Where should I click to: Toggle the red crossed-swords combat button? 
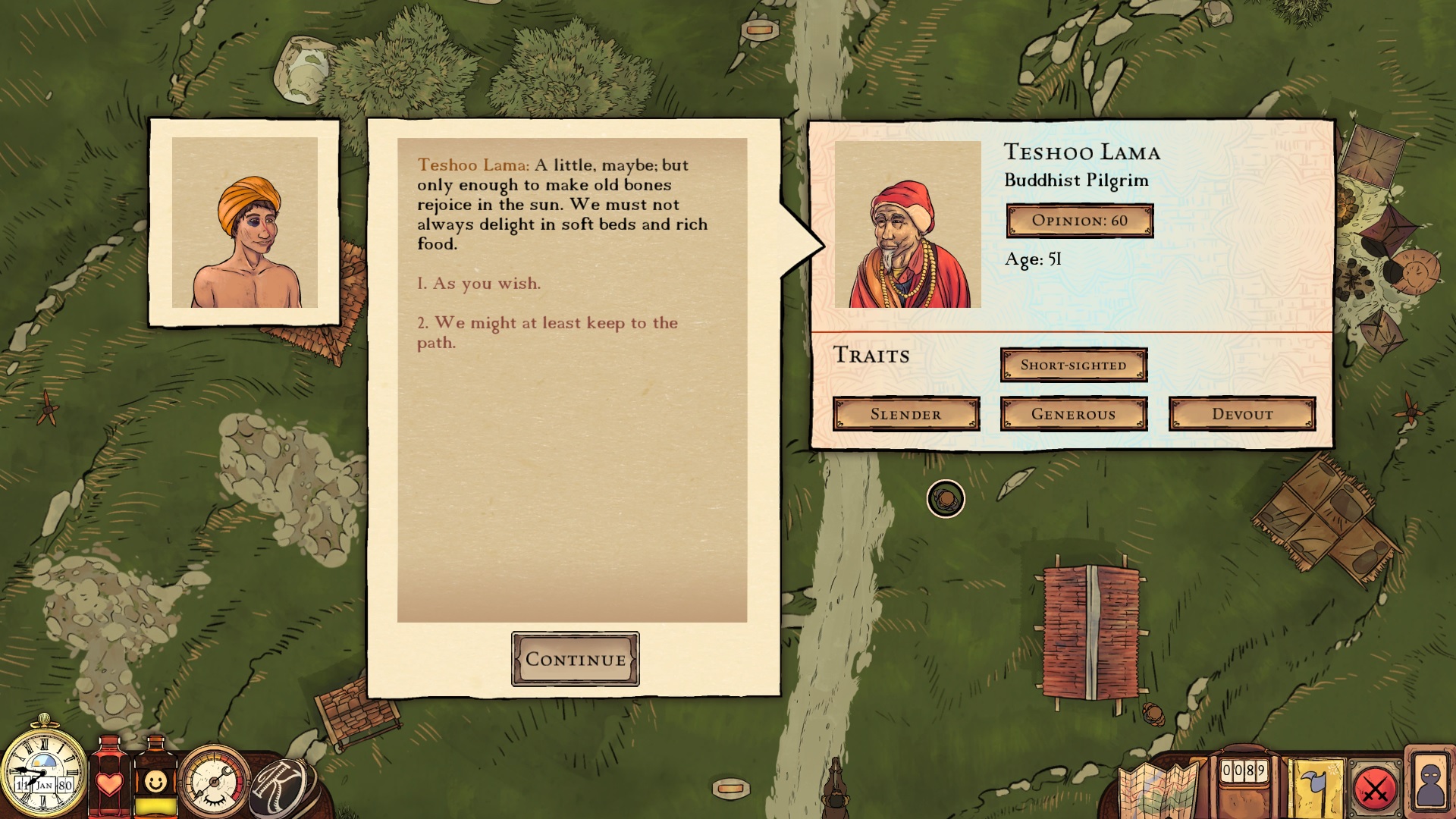click(1375, 790)
